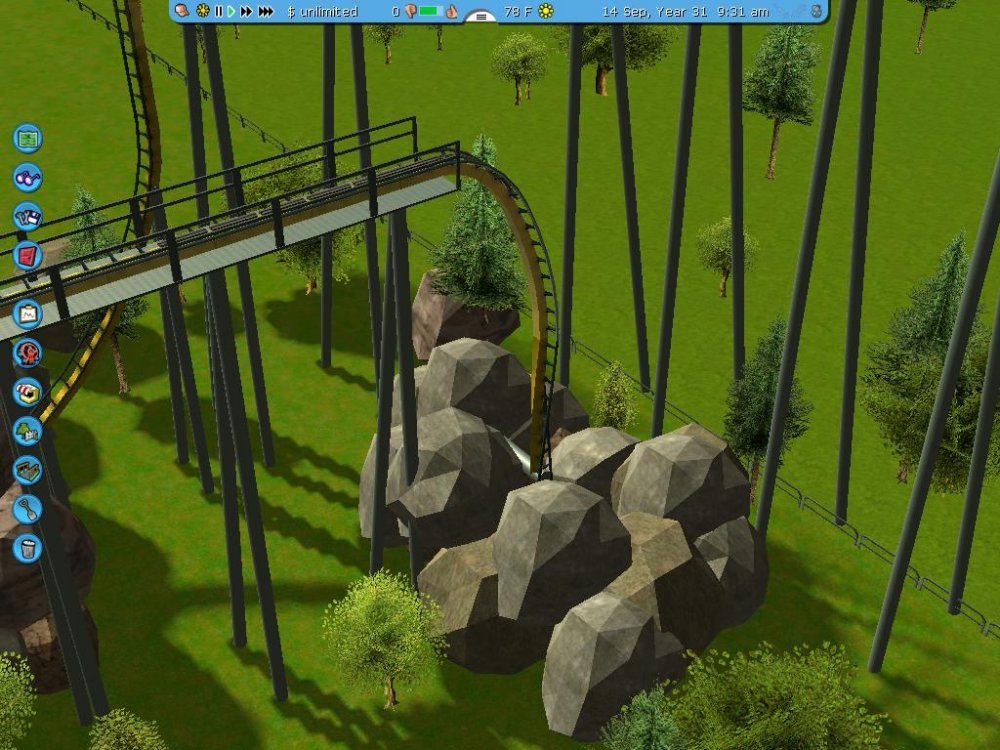Image resolution: width=1000 pixels, height=750 pixels.
Task: Set game speed to normal play
Action: [231, 11]
